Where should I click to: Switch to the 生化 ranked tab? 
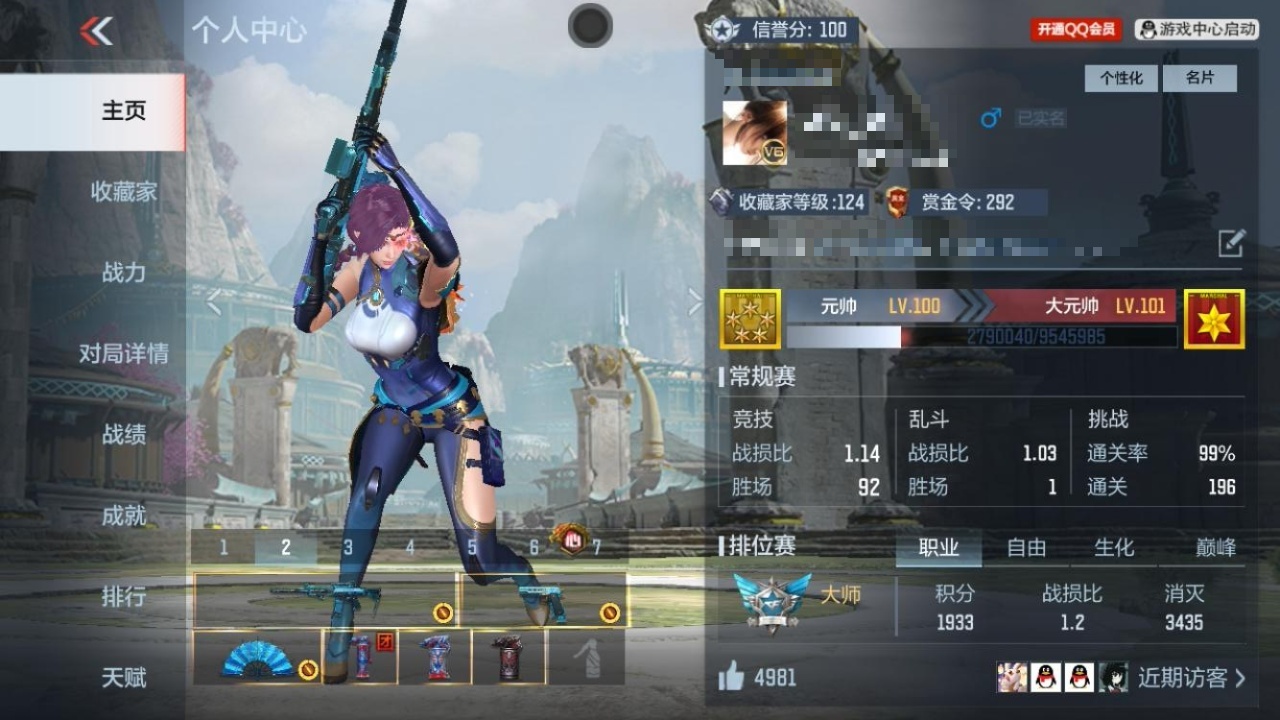tap(1114, 548)
